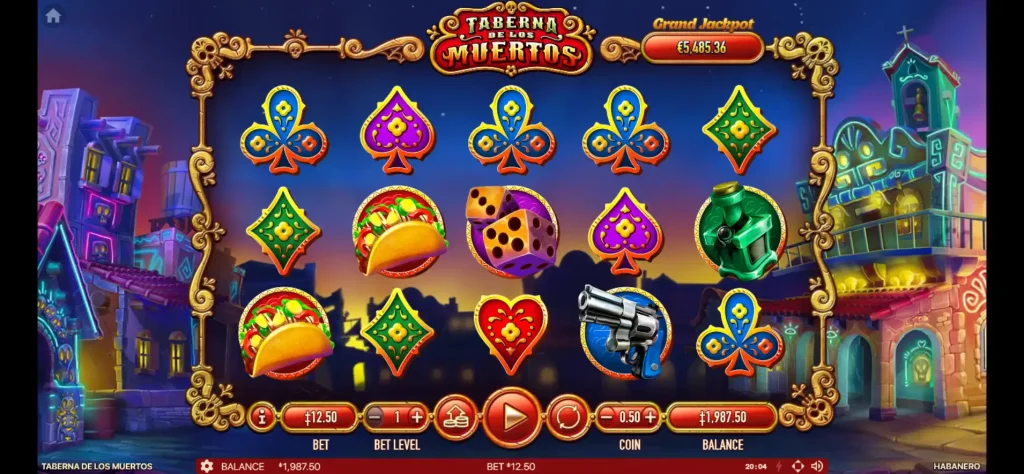Decrease the bet level
The height and width of the screenshot is (474, 1024).
pyautogui.click(x=374, y=416)
